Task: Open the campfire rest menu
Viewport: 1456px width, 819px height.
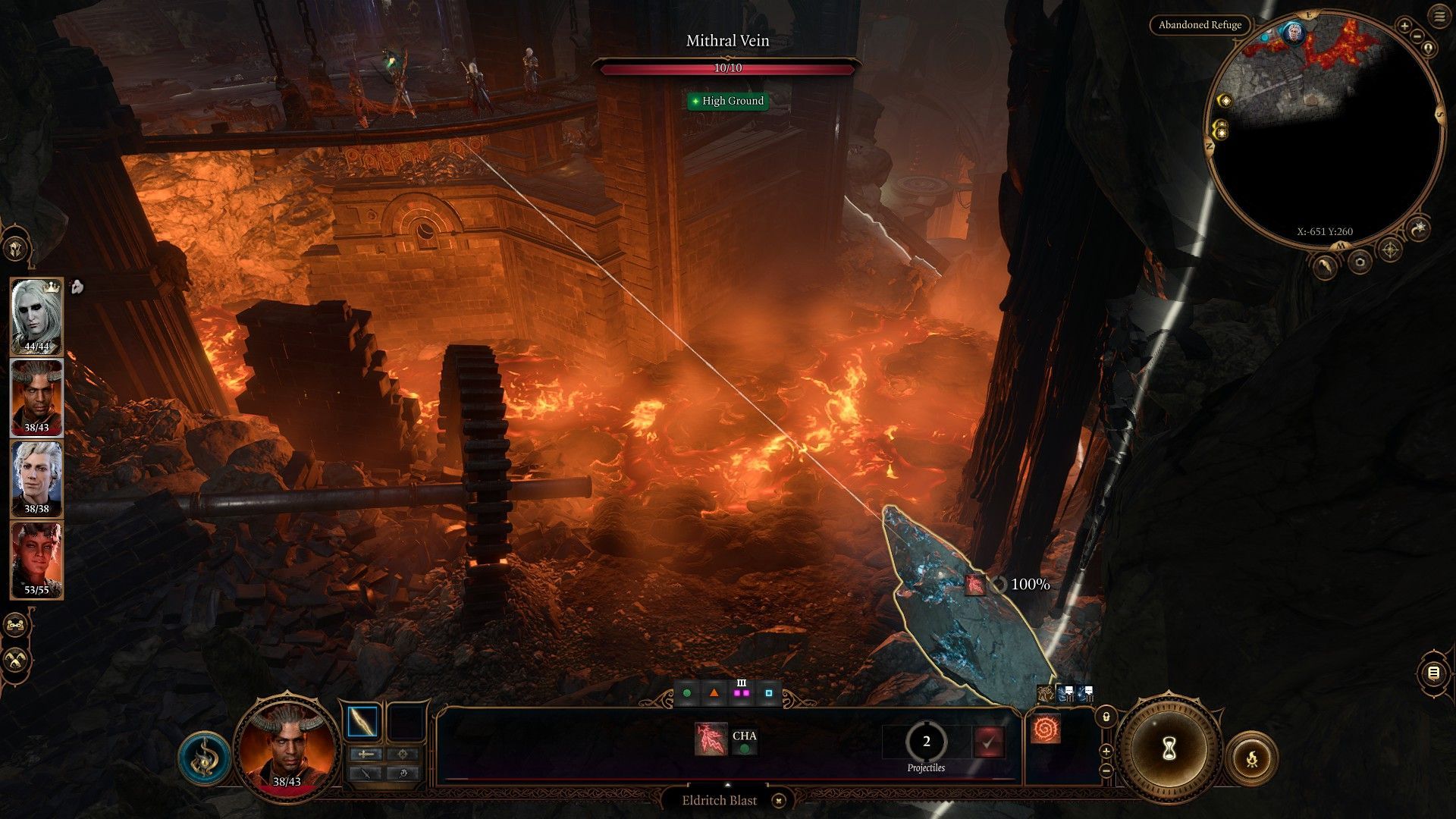Action: pyautogui.click(x=1251, y=758)
